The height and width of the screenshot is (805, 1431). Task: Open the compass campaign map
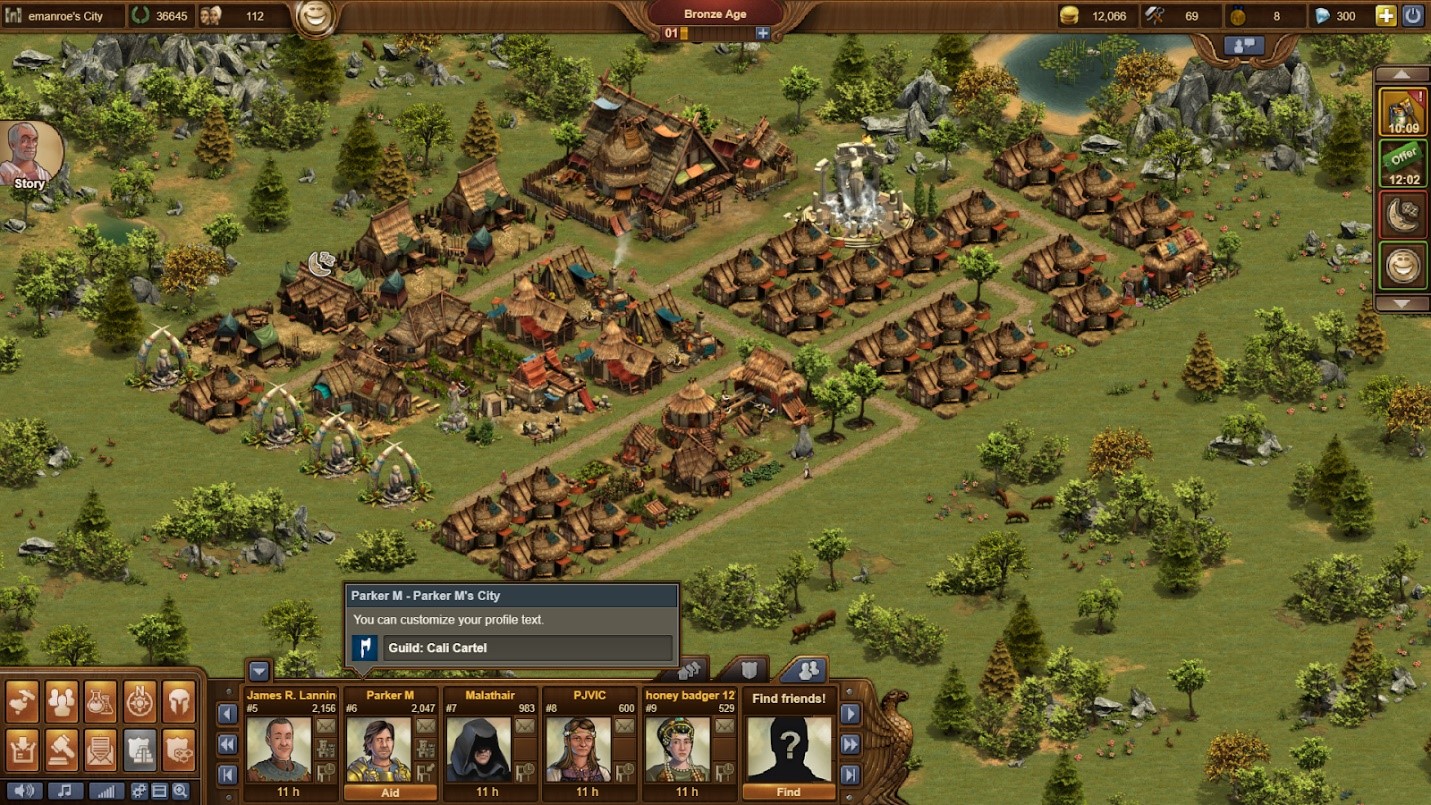point(140,702)
